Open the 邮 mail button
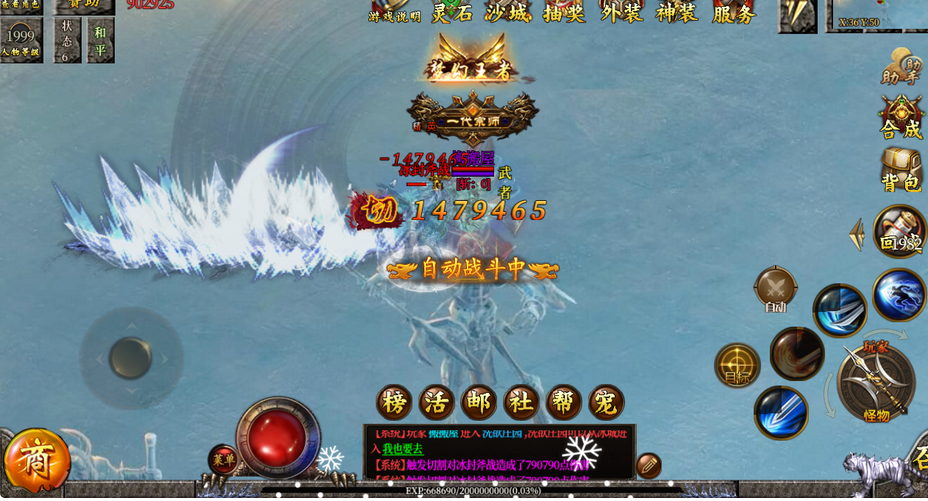The image size is (928, 501). pyautogui.click(x=479, y=402)
